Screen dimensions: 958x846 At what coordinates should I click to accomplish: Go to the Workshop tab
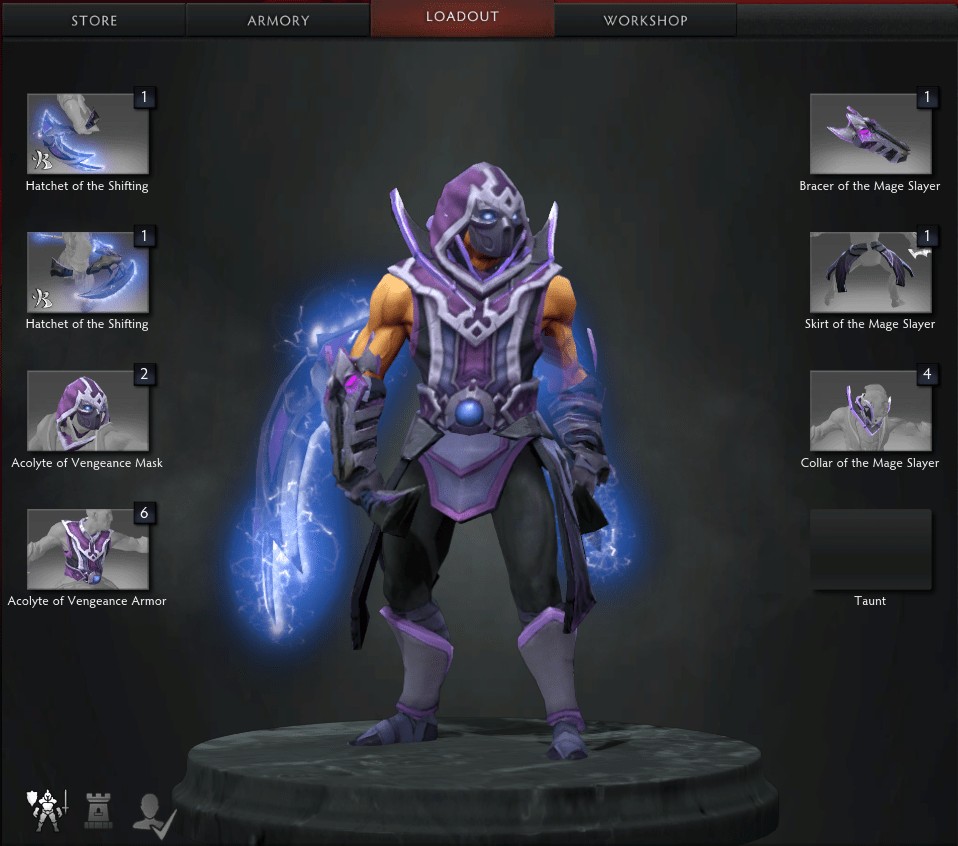pos(645,20)
